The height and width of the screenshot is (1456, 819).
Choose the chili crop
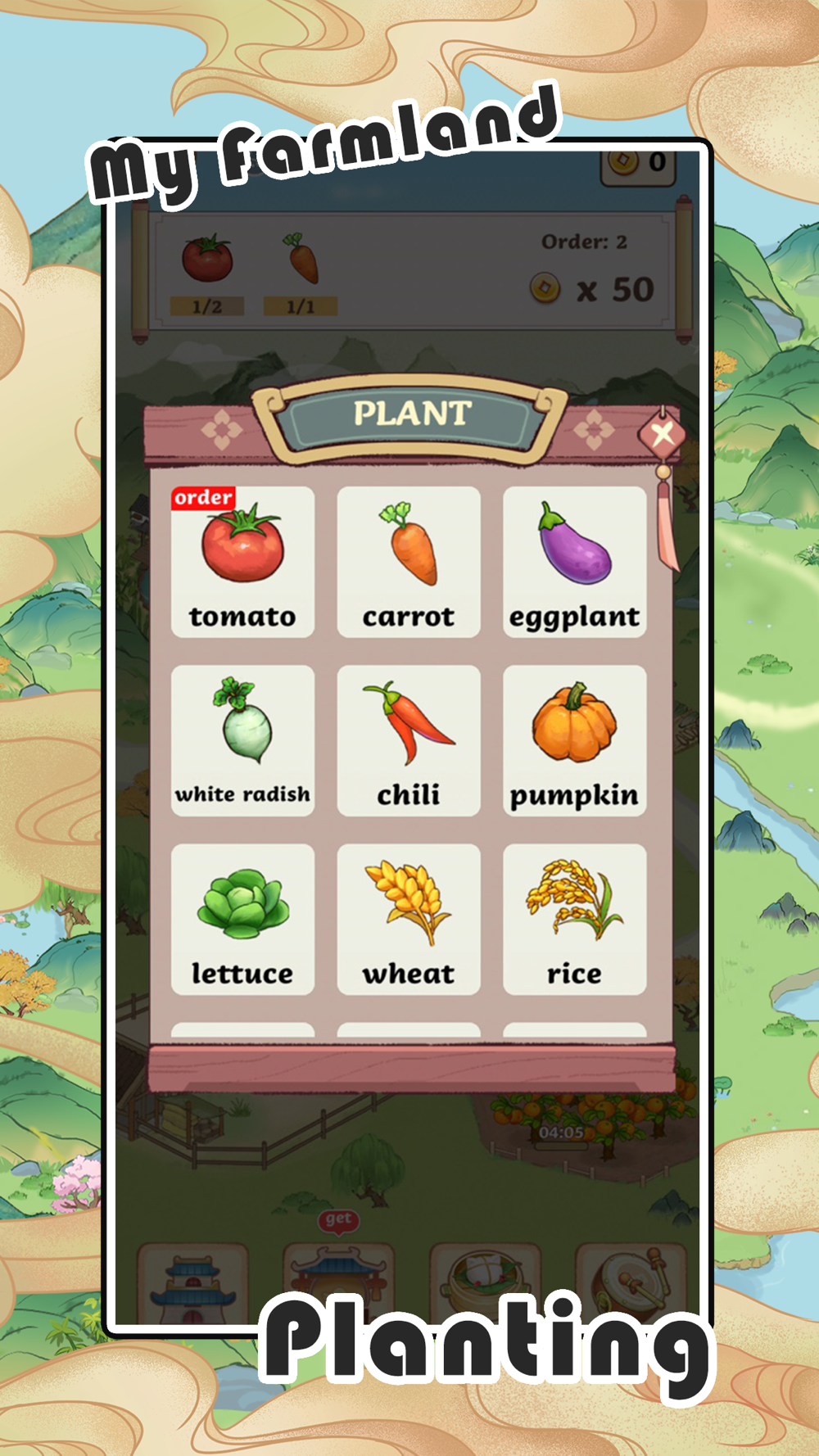tap(409, 740)
